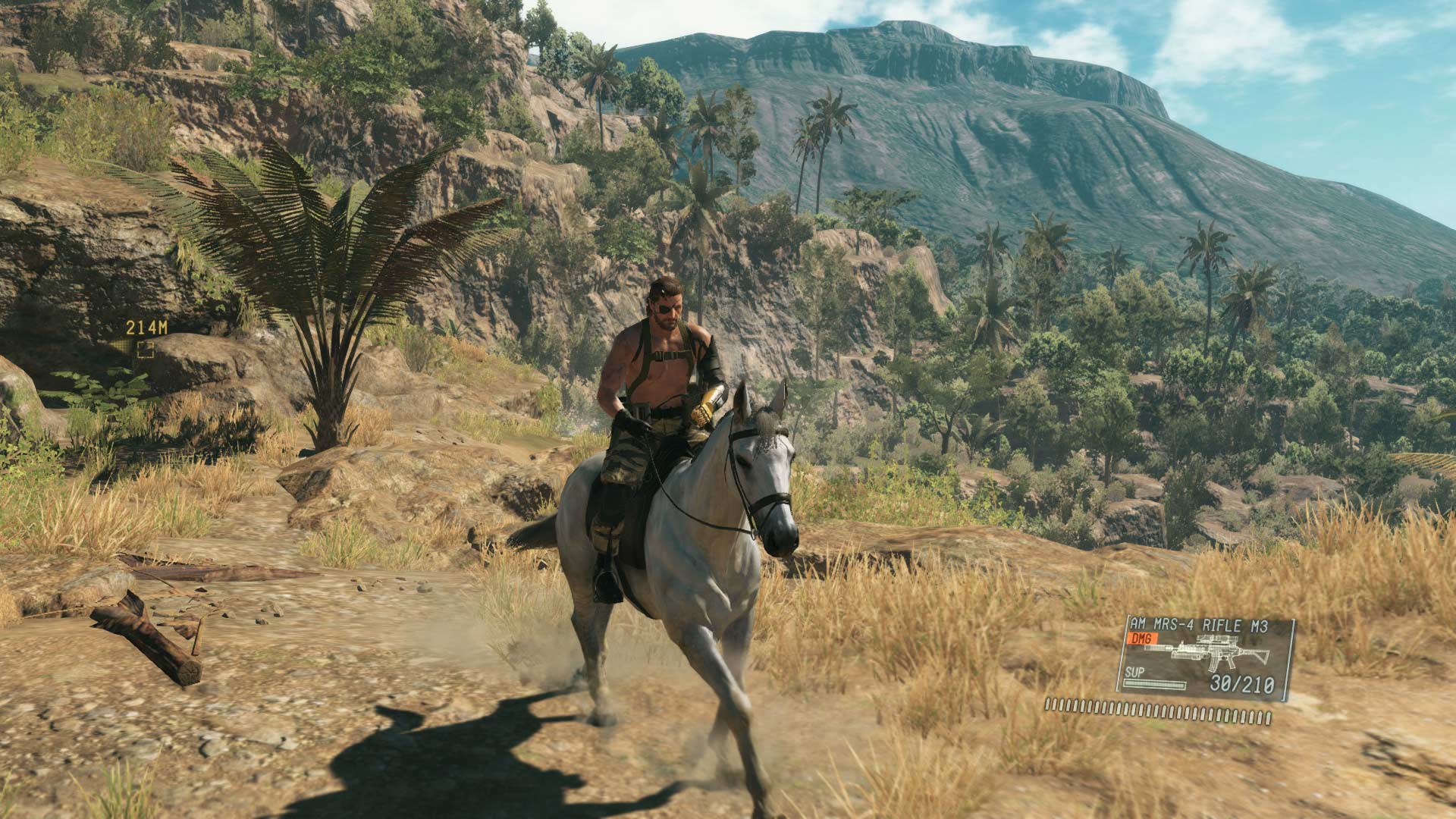1456x819 pixels.
Task: Click the last bullet in the ammo strip
Action: tap(1269, 719)
